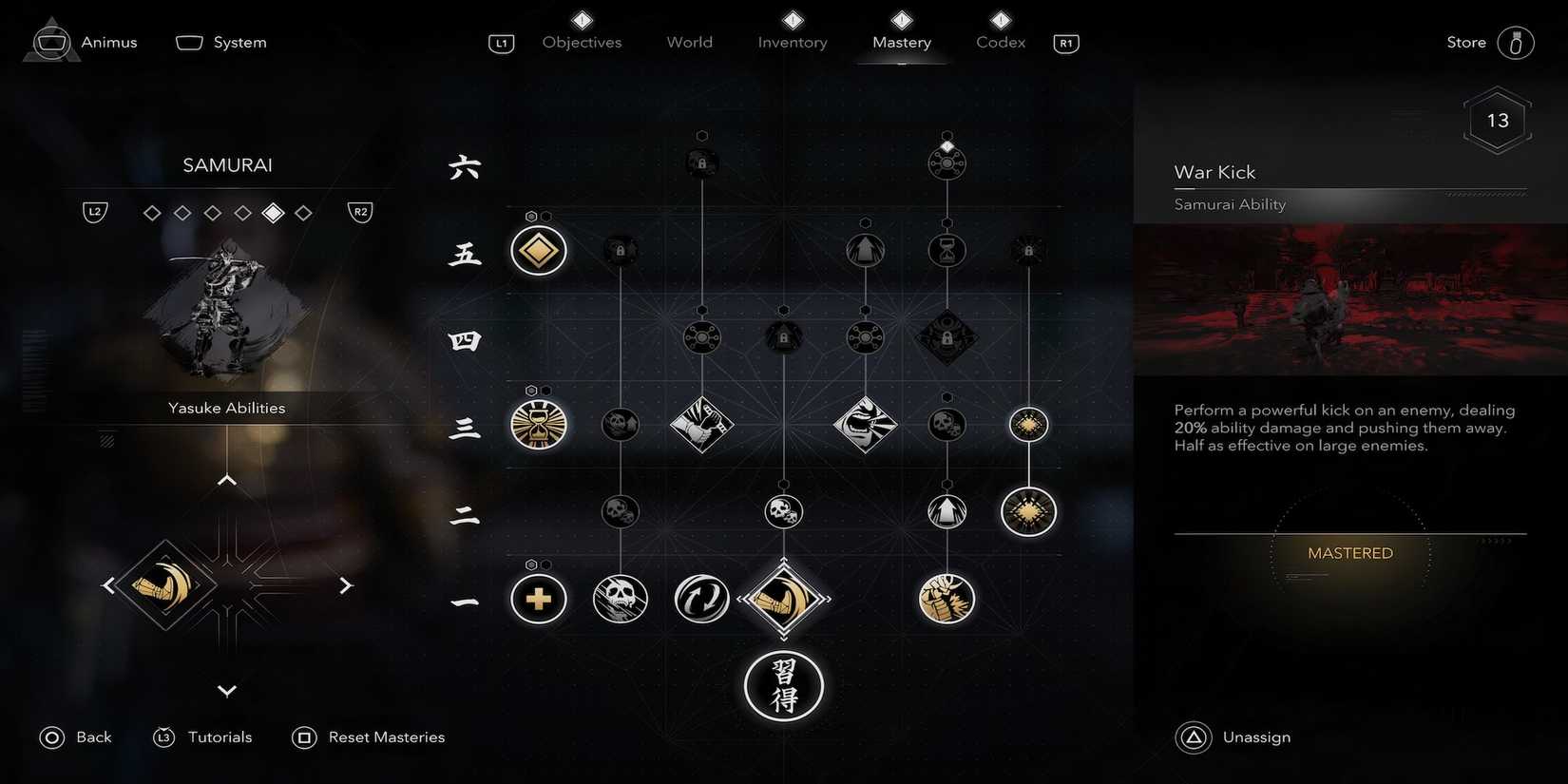Image resolution: width=1568 pixels, height=784 pixels.
Task: Open the upward arrow posture skill node
Action: pyautogui.click(x=946, y=510)
